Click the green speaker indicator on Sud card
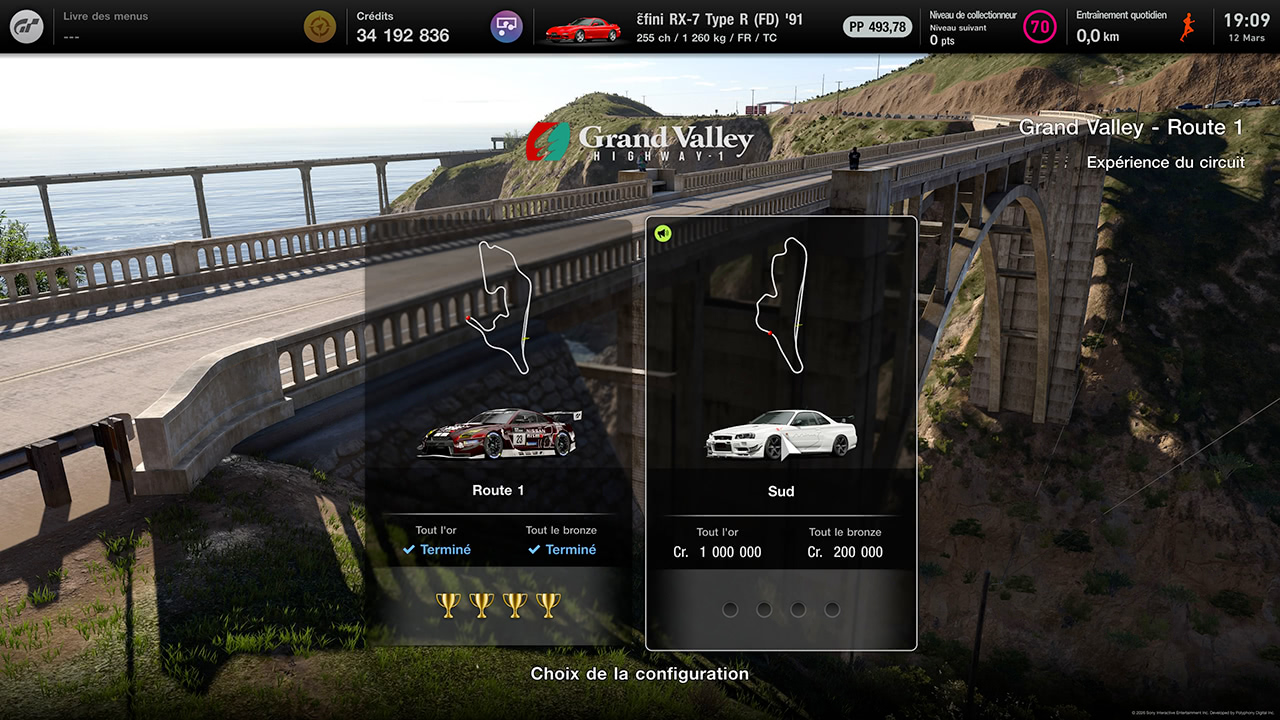 pyautogui.click(x=661, y=232)
